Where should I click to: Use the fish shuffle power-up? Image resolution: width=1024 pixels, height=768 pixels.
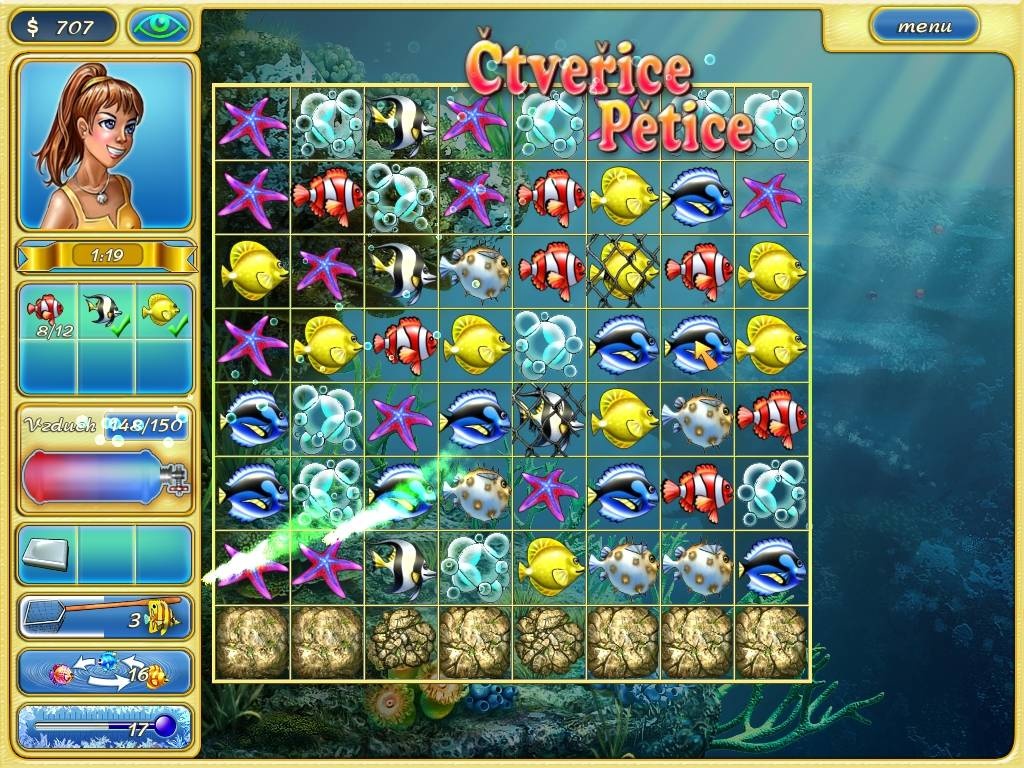click(x=105, y=673)
